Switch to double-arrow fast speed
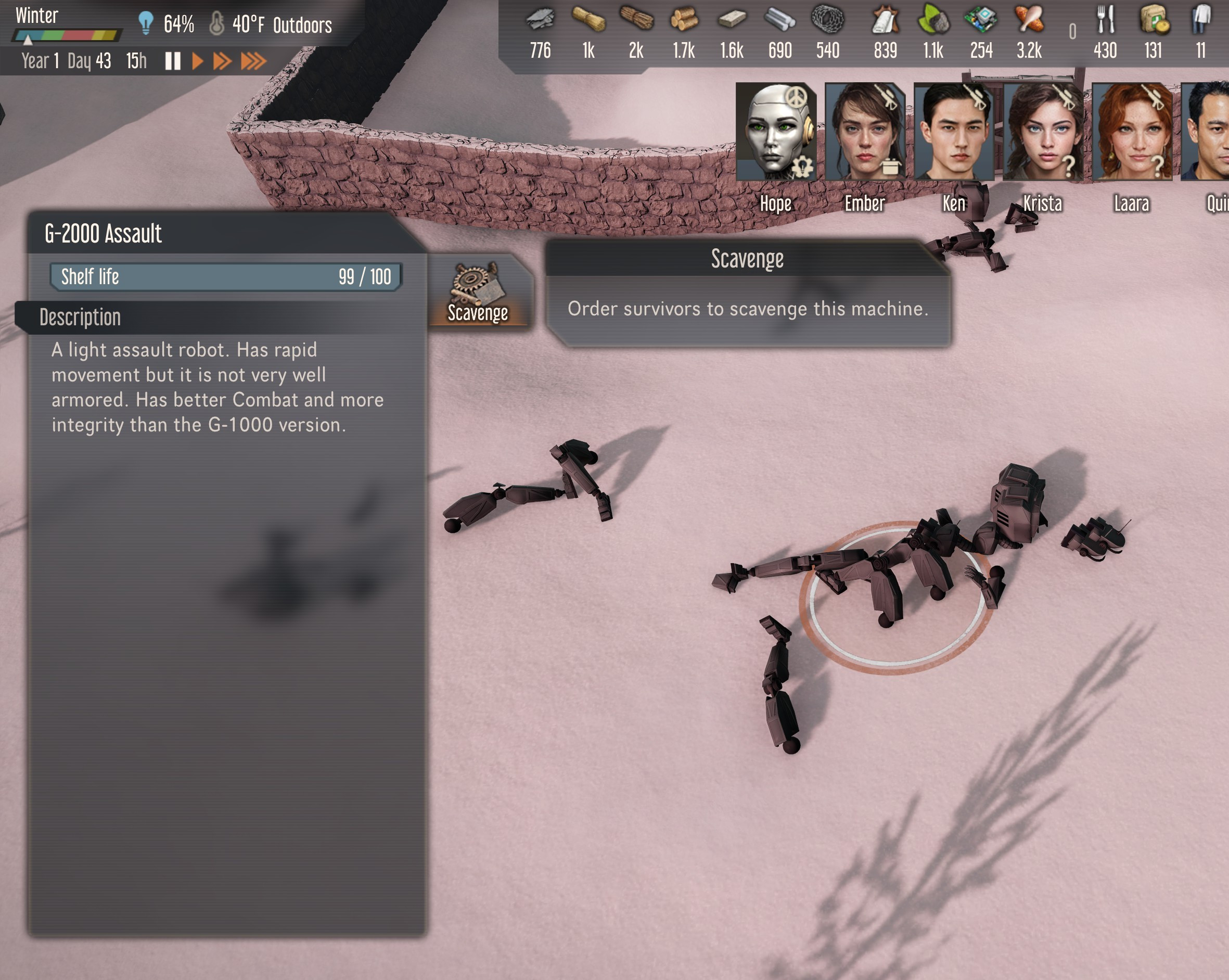The height and width of the screenshot is (980, 1229). [x=222, y=61]
